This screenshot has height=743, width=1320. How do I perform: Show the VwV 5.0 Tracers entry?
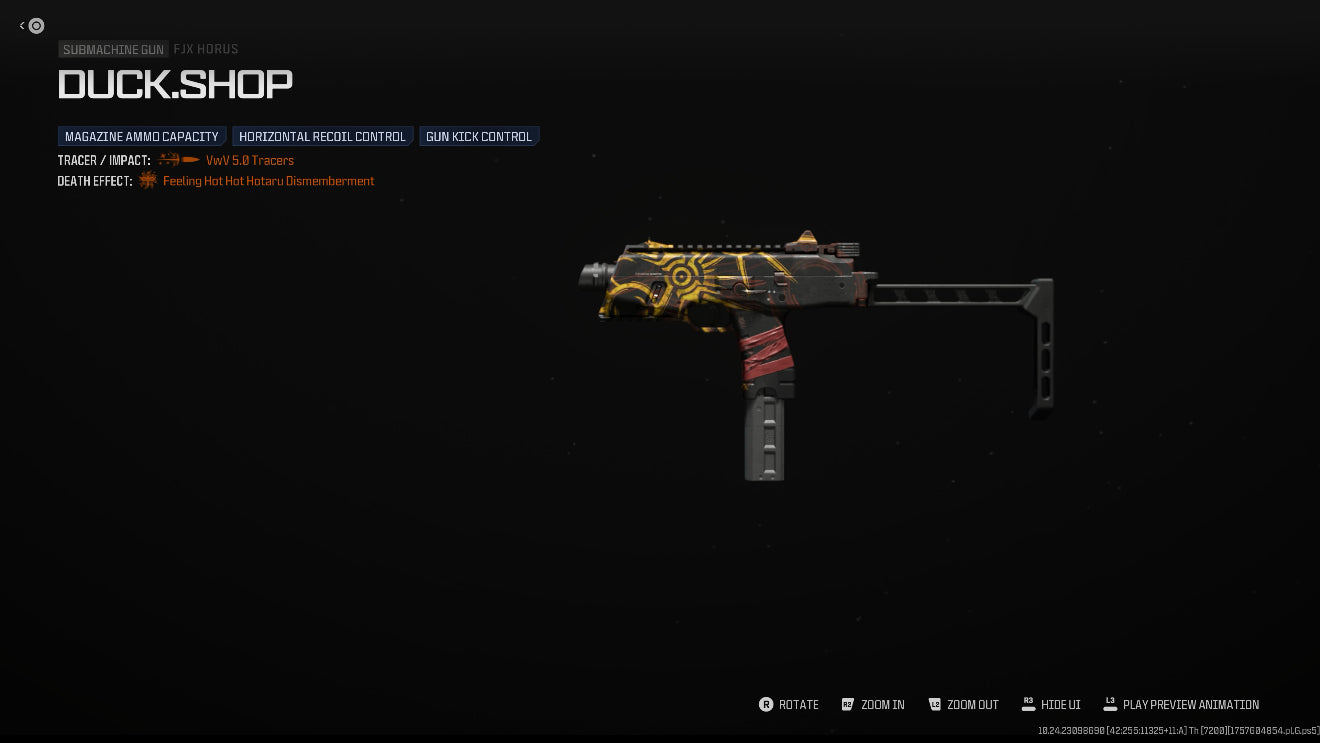249,160
